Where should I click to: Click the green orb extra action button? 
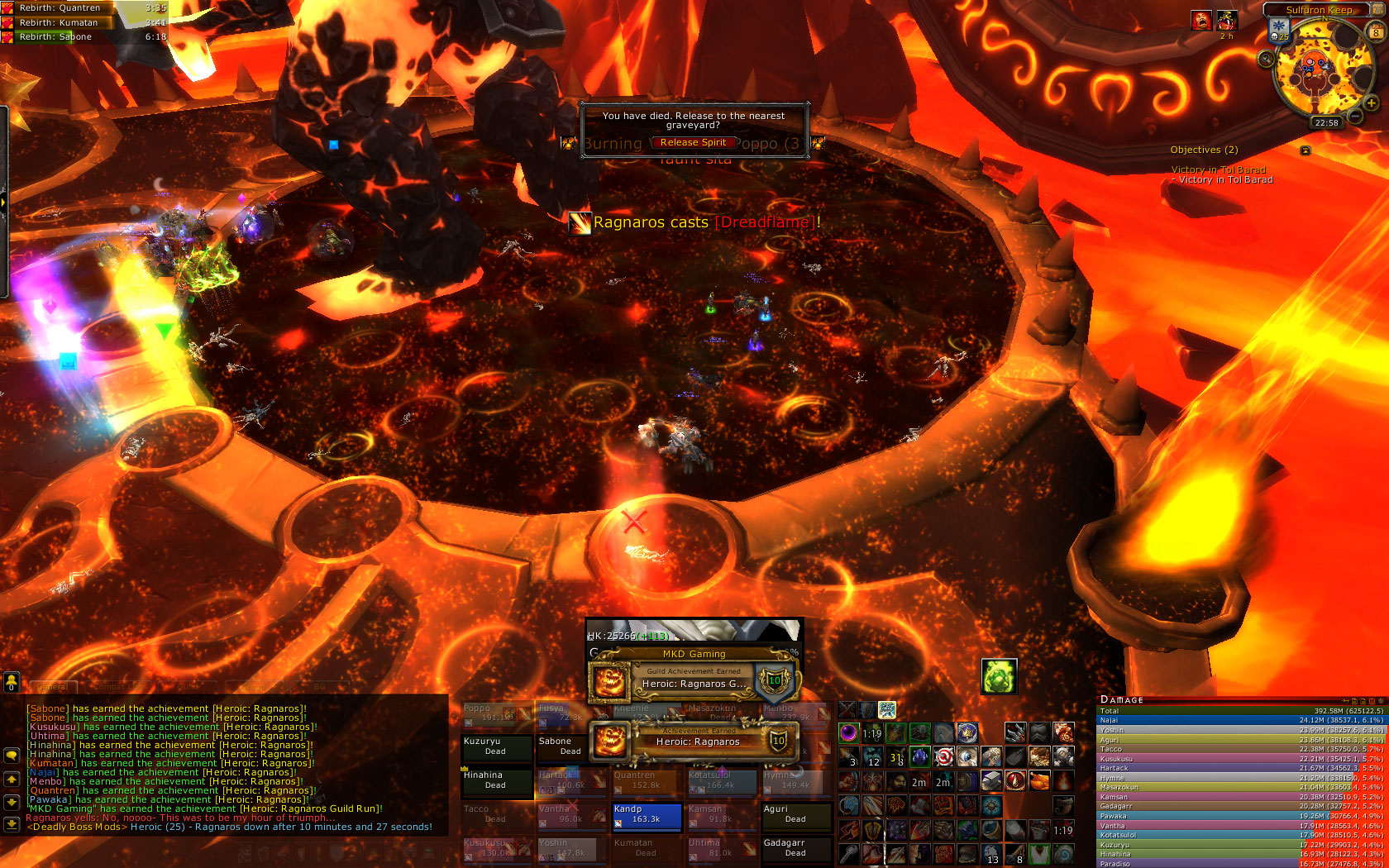tap(999, 677)
